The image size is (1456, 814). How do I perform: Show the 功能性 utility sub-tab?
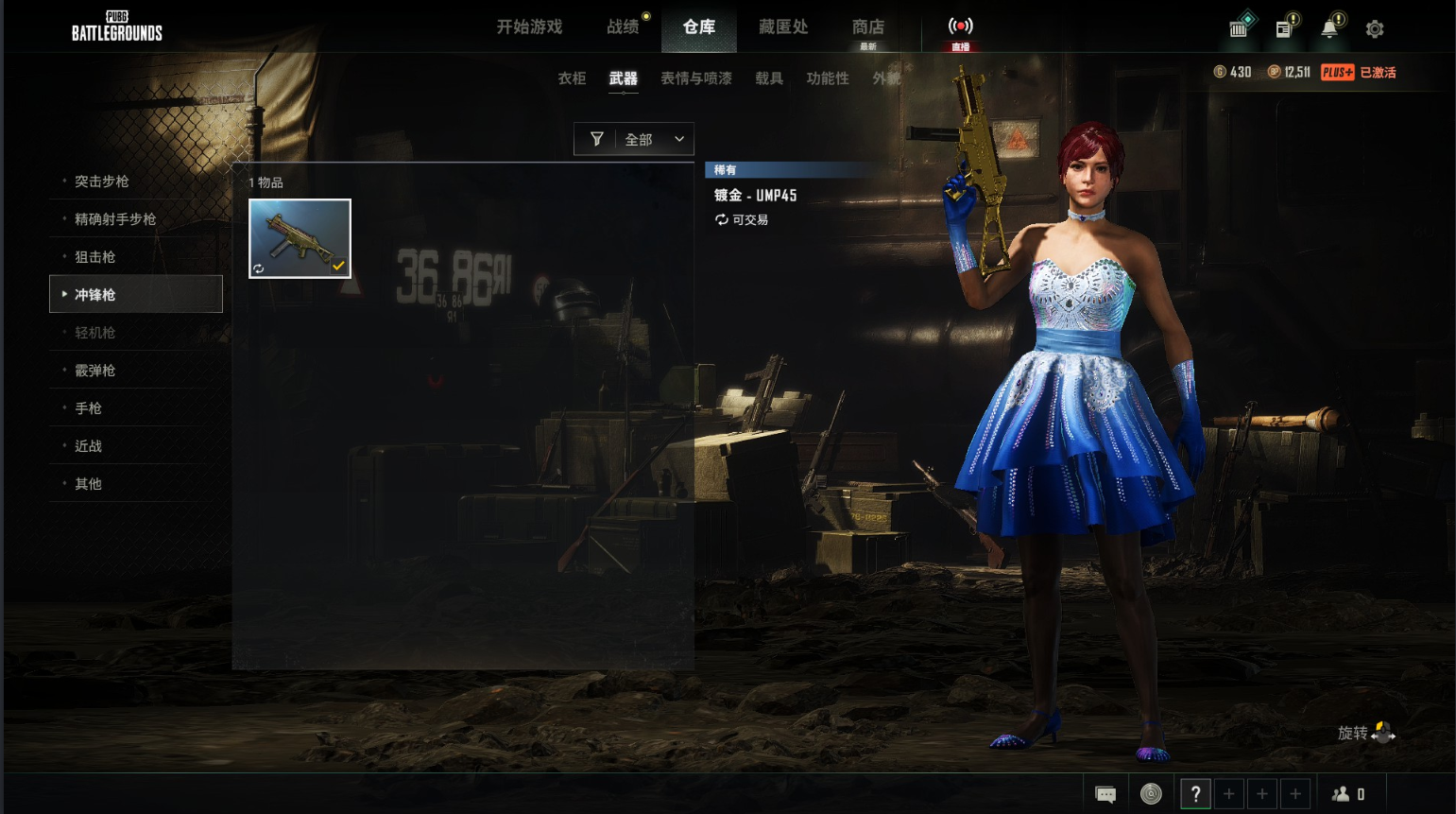[x=827, y=78]
